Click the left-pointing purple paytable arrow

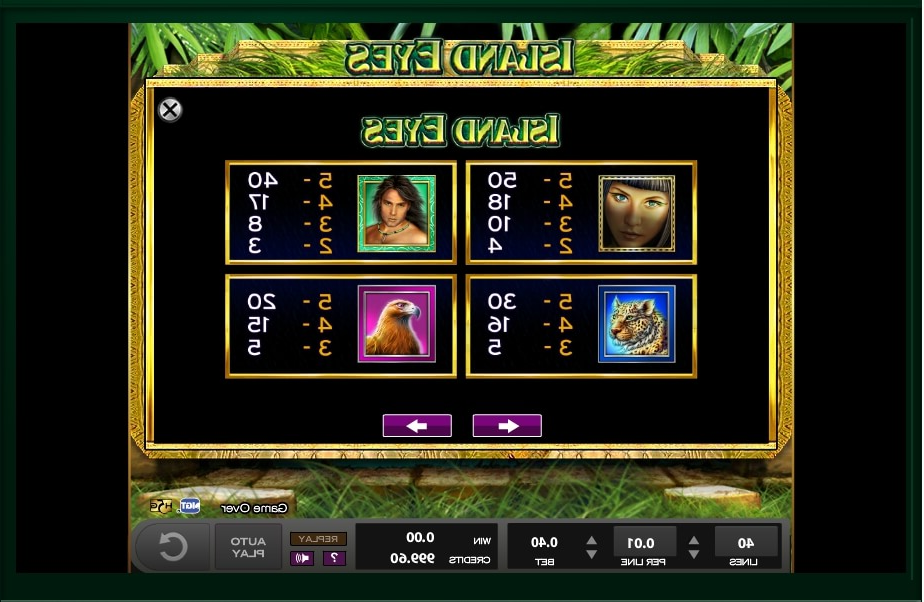point(417,426)
